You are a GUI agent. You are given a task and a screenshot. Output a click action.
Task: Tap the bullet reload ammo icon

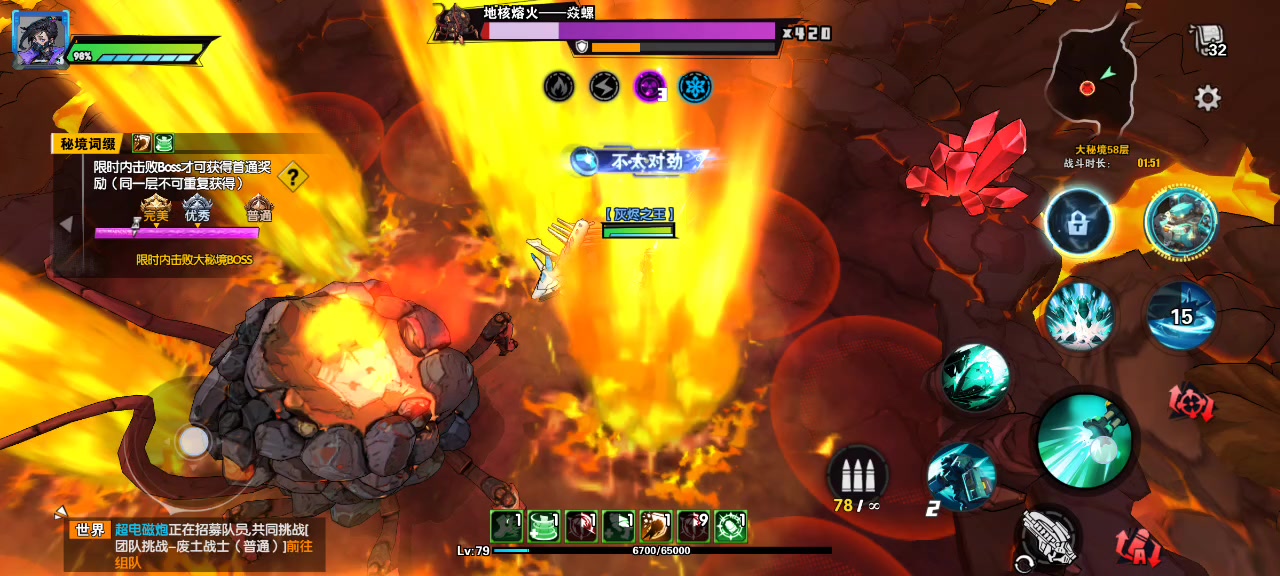pos(858,472)
